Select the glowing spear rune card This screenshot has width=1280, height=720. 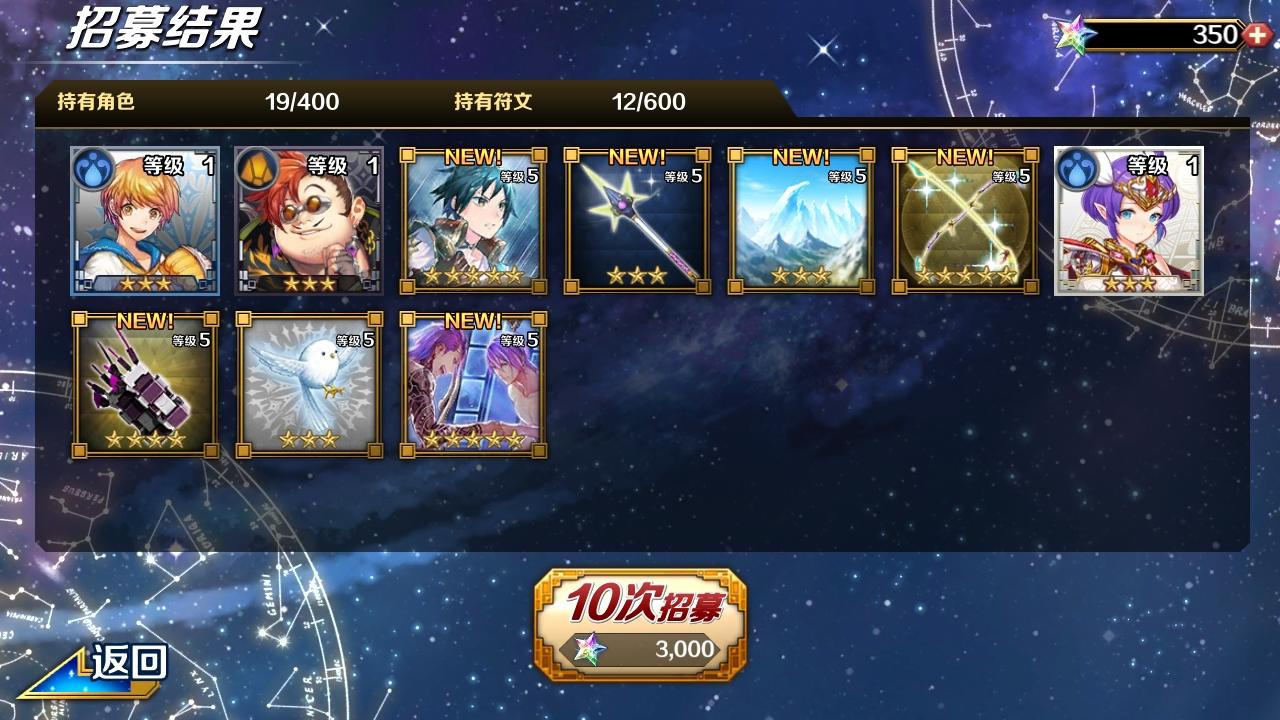click(637, 222)
